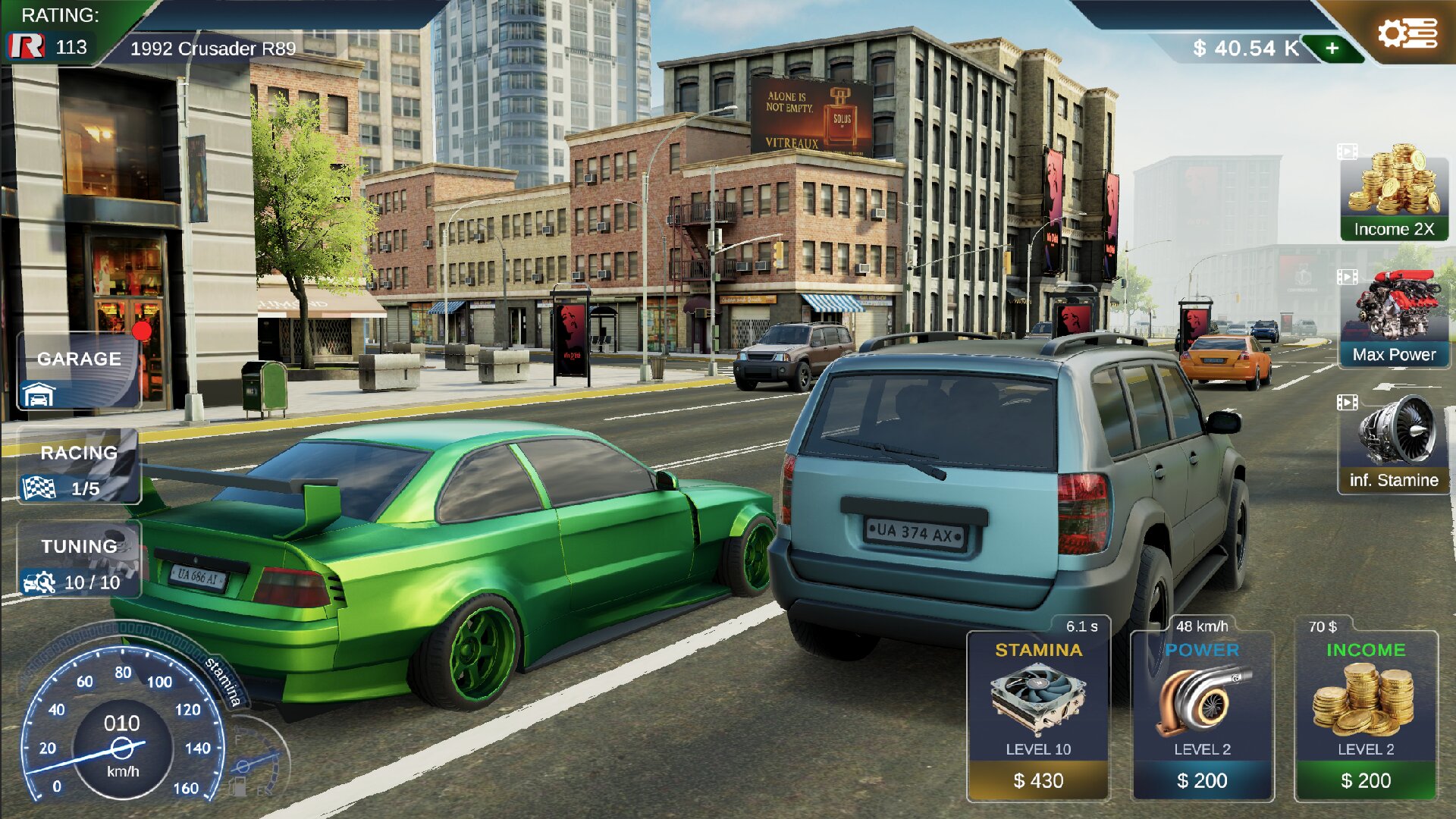Activate the Income 2X boost
This screenshot has width=1456, height=819.
pos(1394,194)
